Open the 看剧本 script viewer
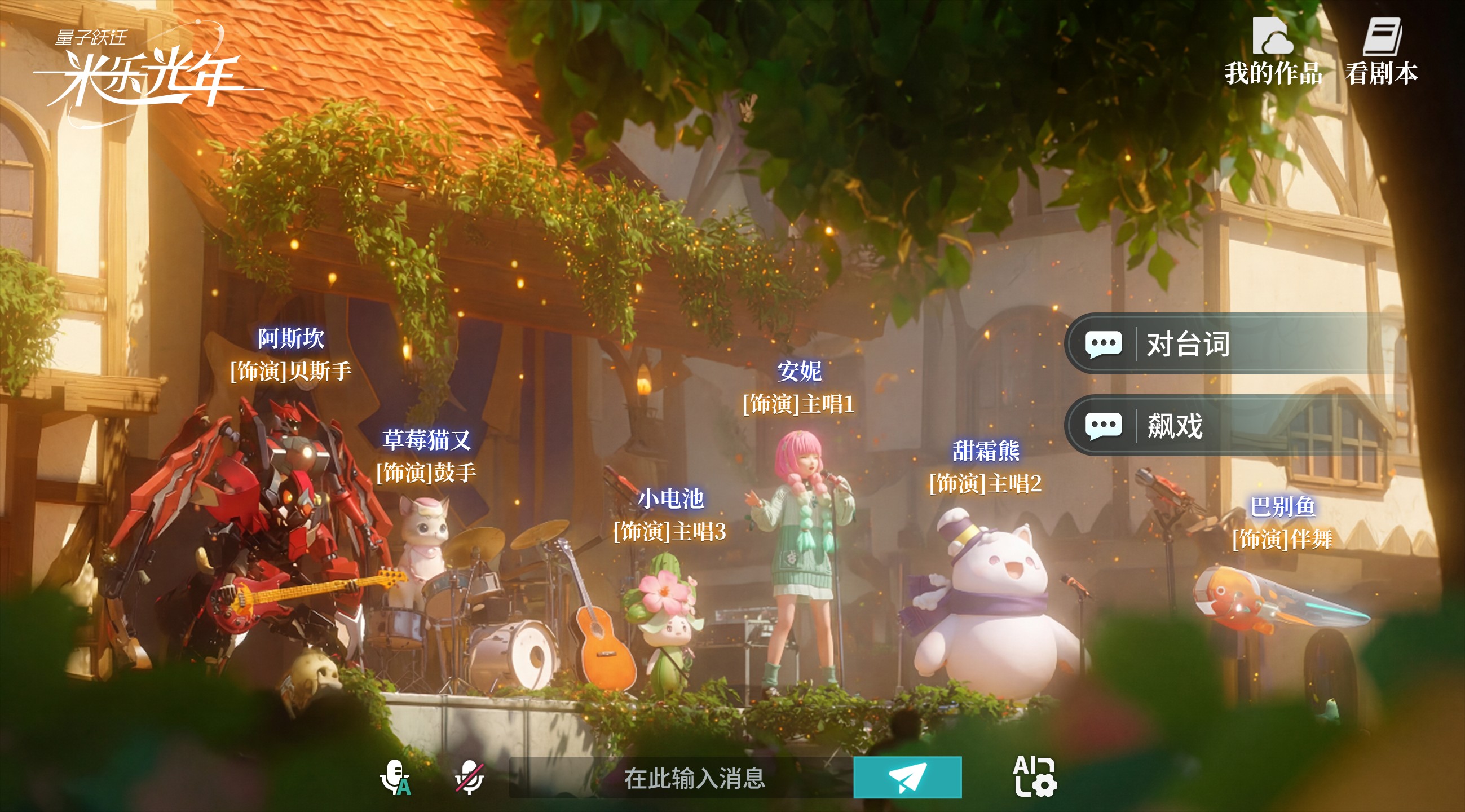Image resolution: width=1465 pixels, height=812 pixels. 1382,51
